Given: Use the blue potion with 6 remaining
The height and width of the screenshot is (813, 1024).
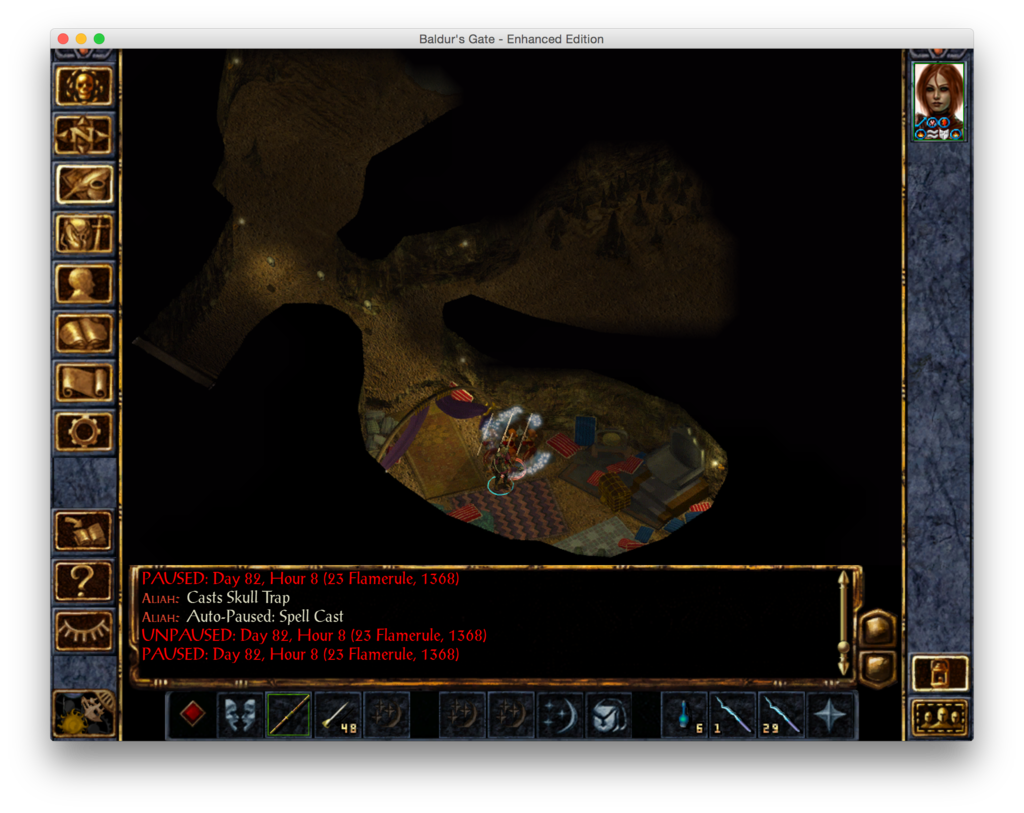Looking at the screenshot, I should 685,715.
